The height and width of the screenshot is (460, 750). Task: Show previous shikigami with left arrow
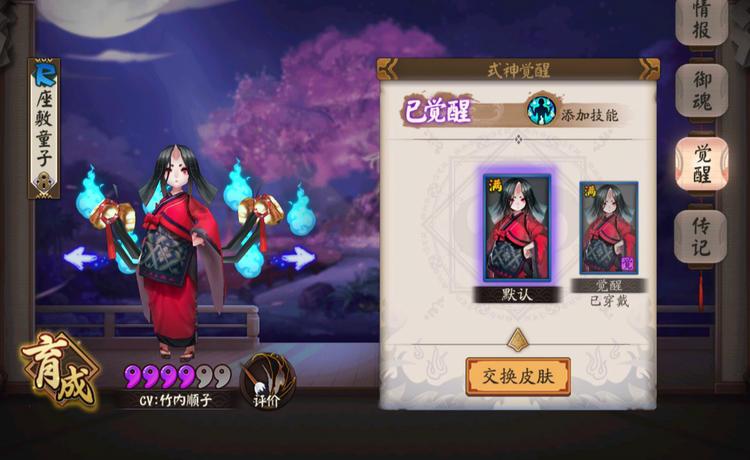click(x=87, y=258)
